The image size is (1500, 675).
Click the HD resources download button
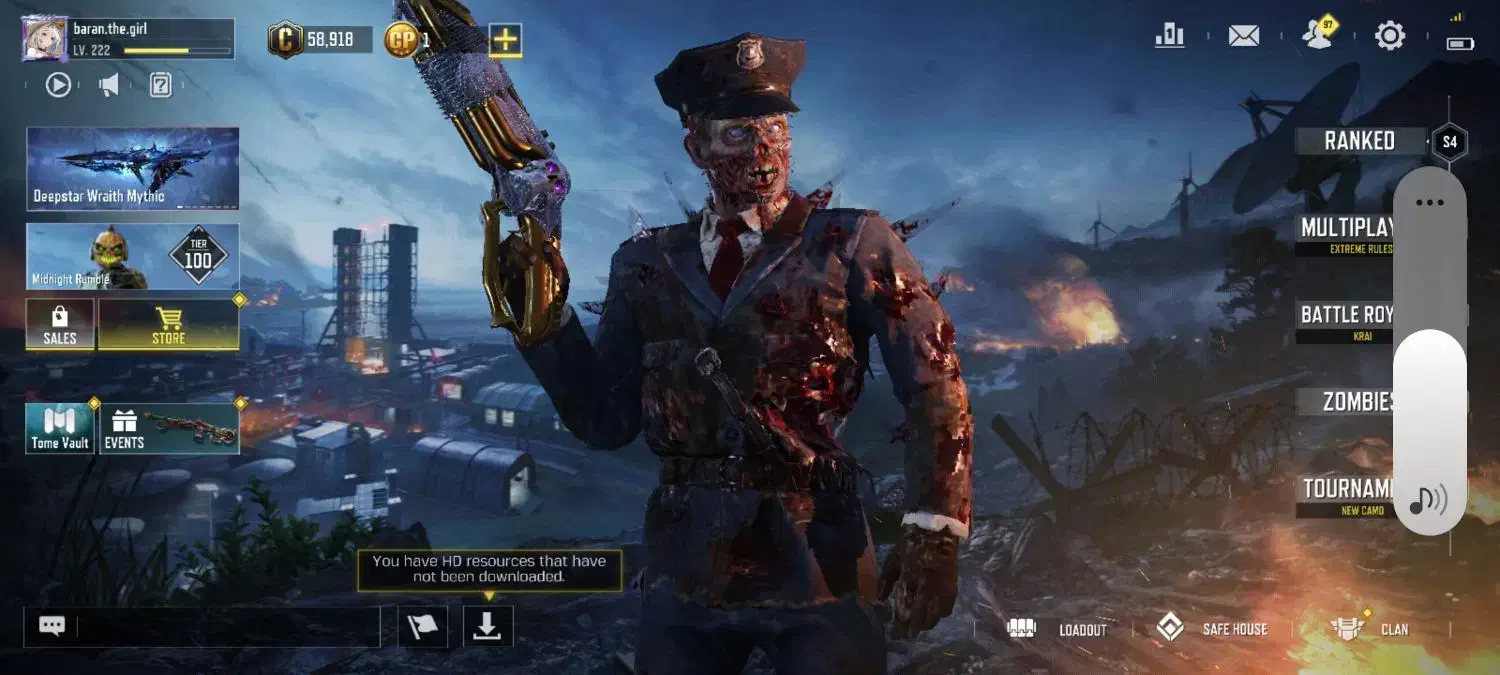tap(488, 626)
